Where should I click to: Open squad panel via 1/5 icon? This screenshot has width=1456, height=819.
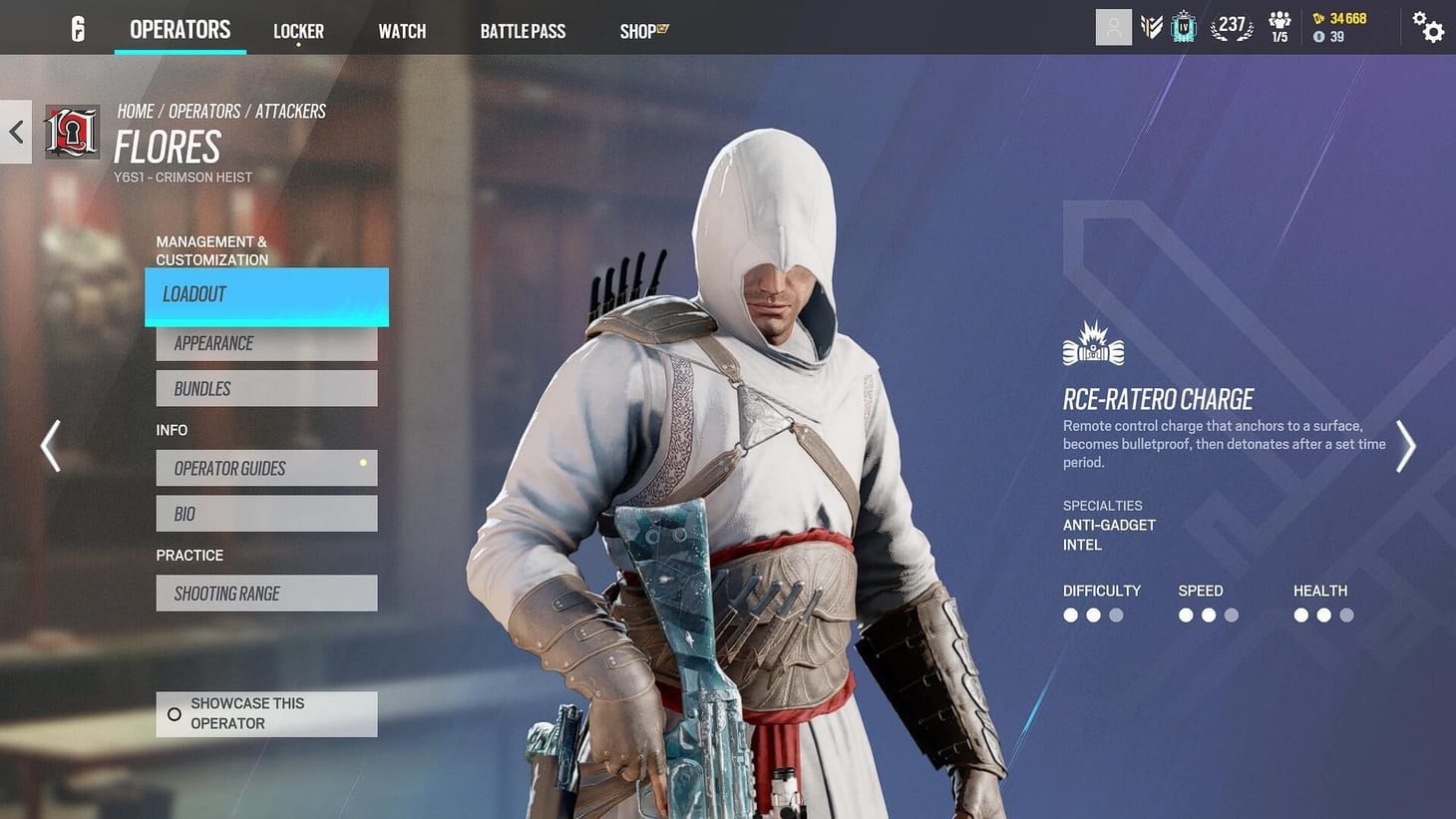pyautogui.click(x=1279, y=27)
